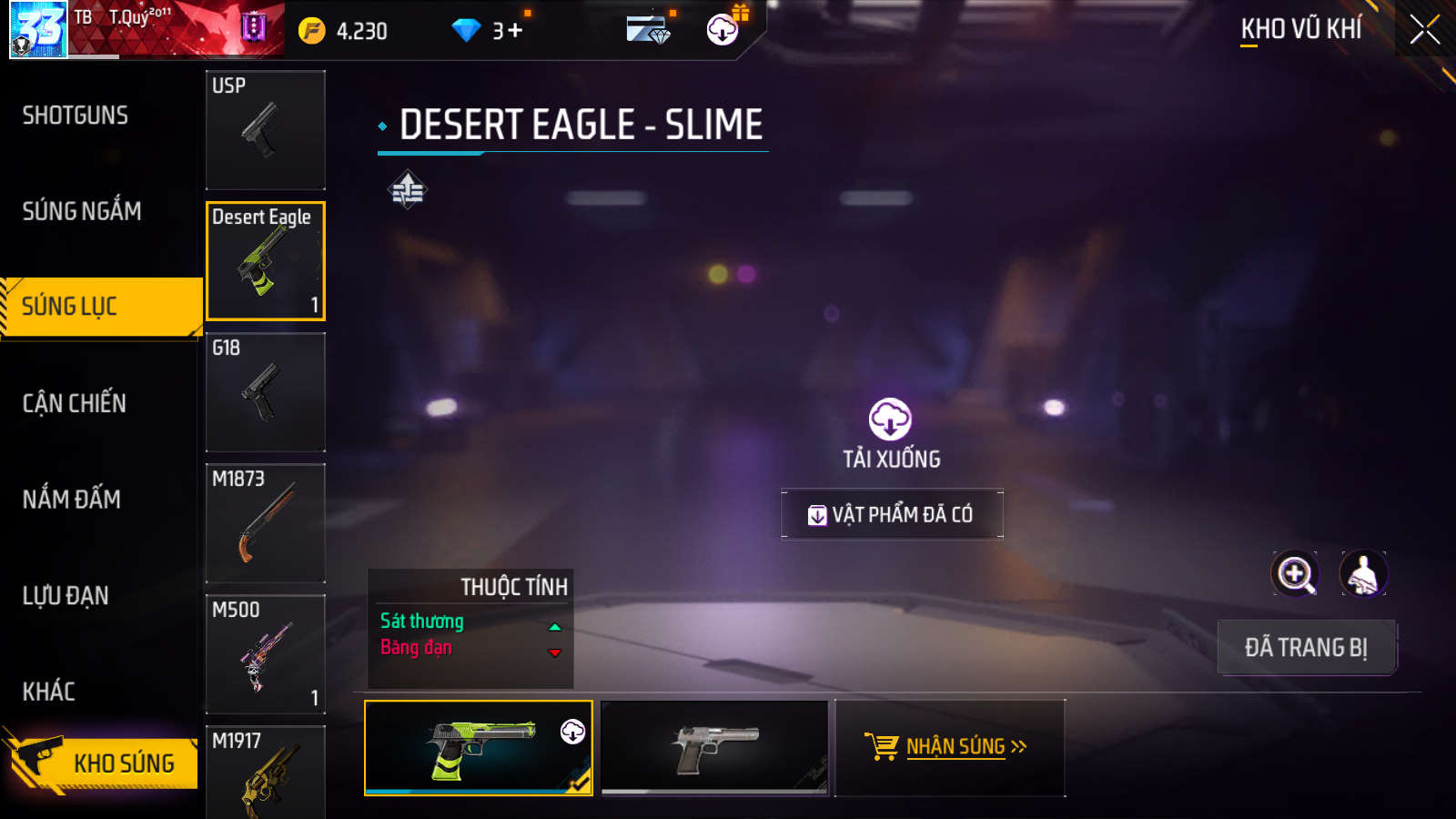Viewport: 1456px width, 819px height.
Task: Switch to the KHÁC category
Action: (49, 692)
